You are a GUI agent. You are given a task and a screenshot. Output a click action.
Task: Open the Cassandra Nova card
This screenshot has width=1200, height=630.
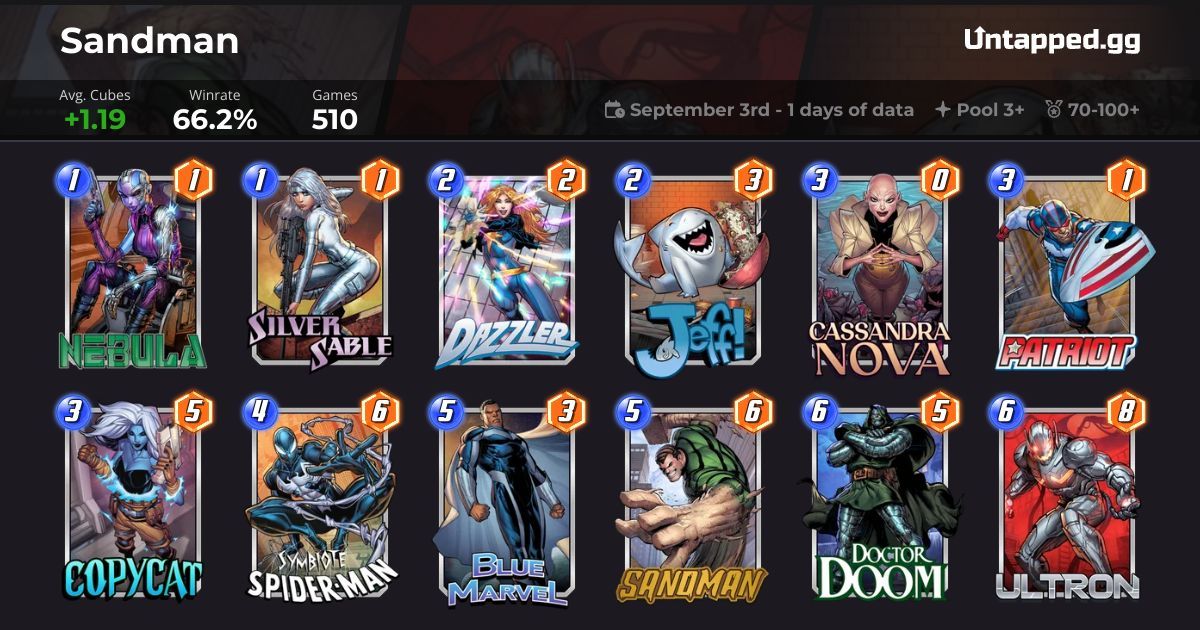(x=880, y=270)
